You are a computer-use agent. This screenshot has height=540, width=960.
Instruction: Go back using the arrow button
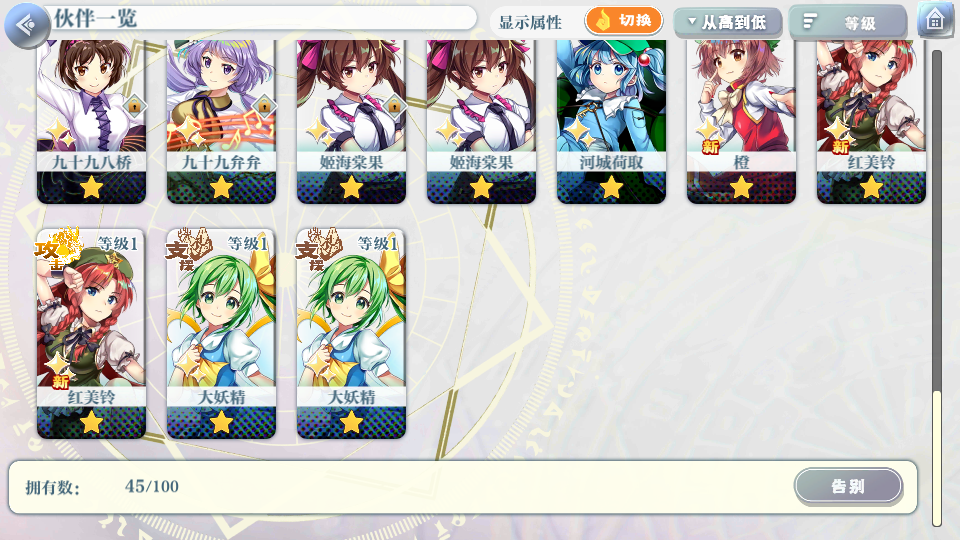[27, 24]
